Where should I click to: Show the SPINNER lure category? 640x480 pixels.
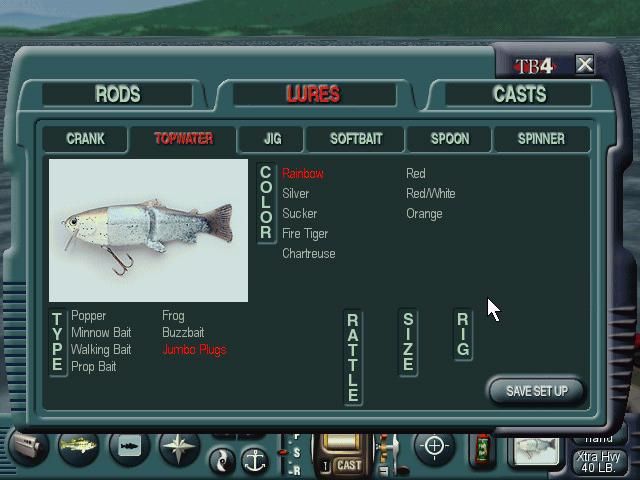541,139
